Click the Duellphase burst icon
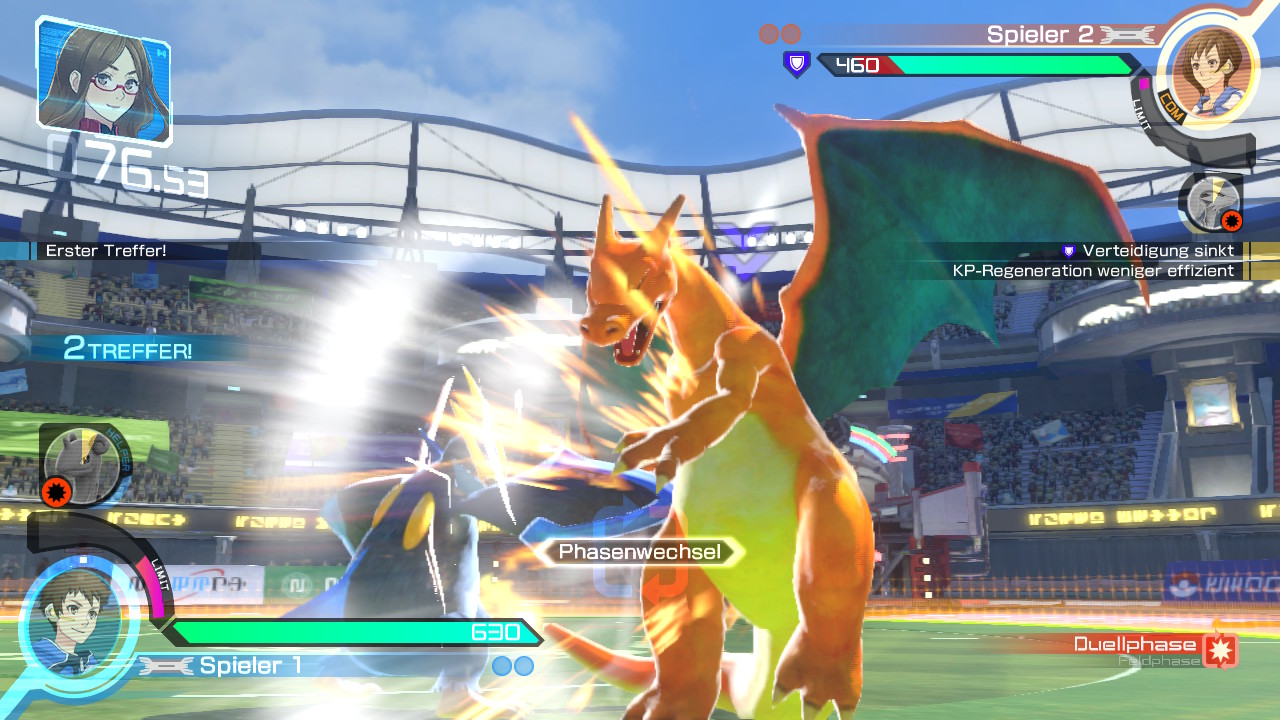 pyautogui.click(x=1221, y=650)
